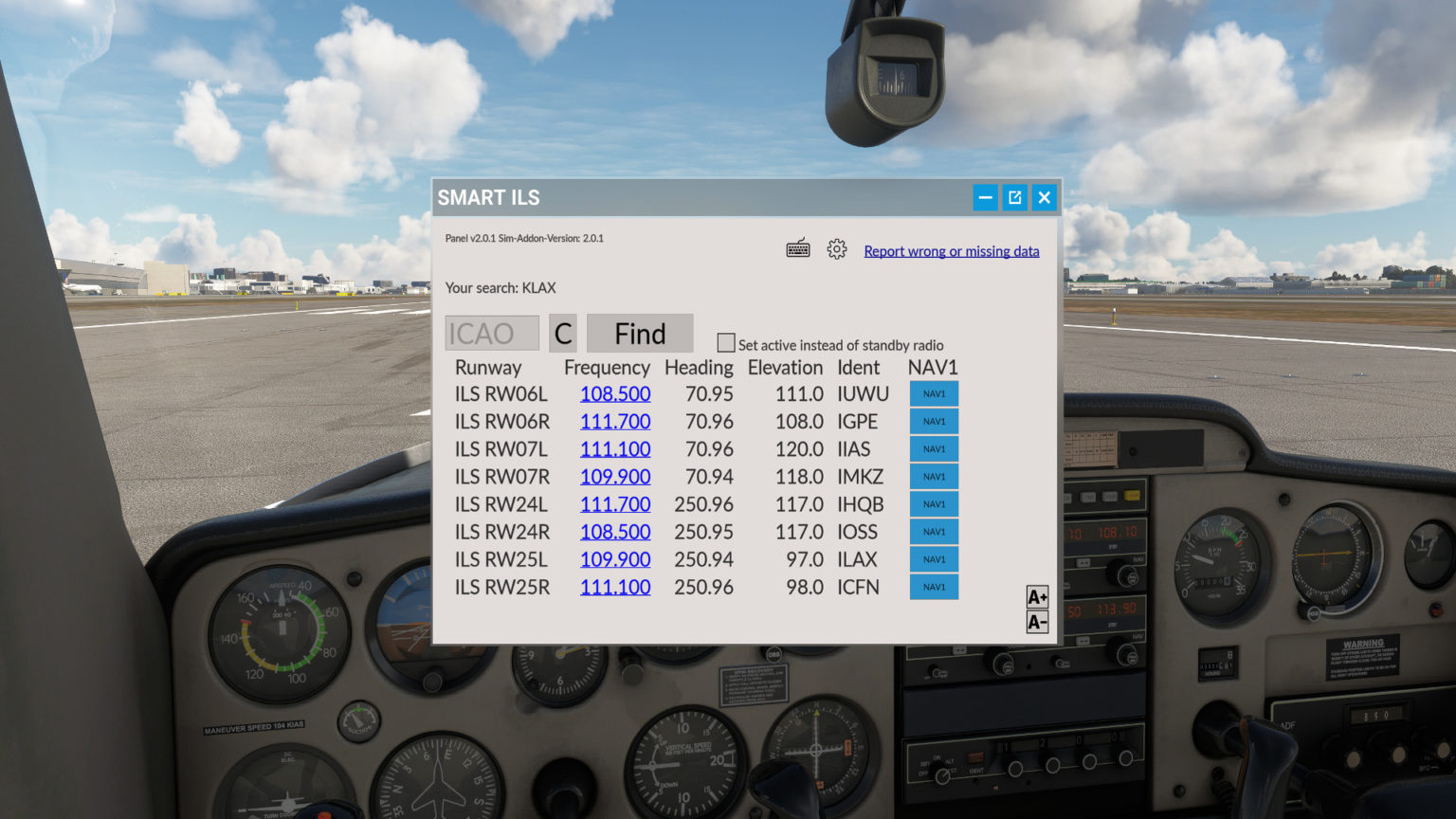Click inside the ICAO search field
This screenshot has height=819, width=1456.
[492, 333]
